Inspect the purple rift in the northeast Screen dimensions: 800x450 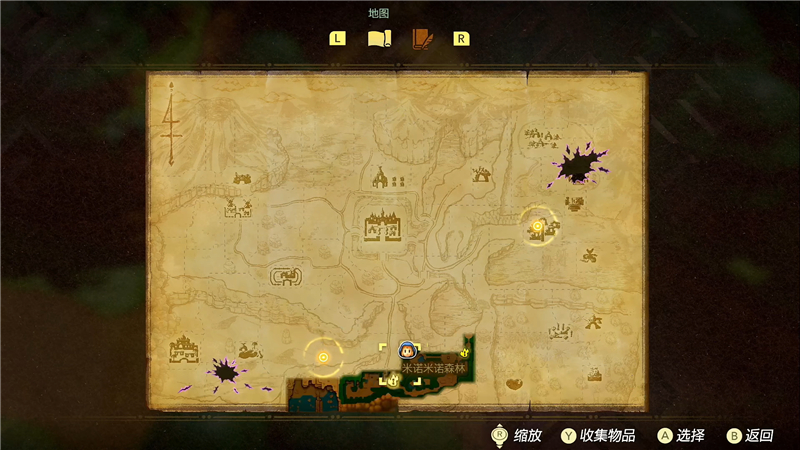(x=577, y=164)
